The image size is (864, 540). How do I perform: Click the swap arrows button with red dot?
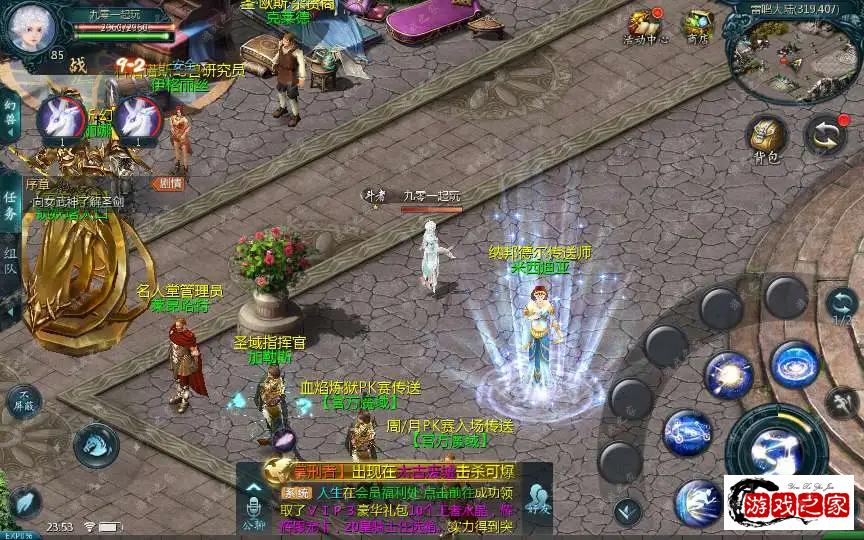coord(826,135)
